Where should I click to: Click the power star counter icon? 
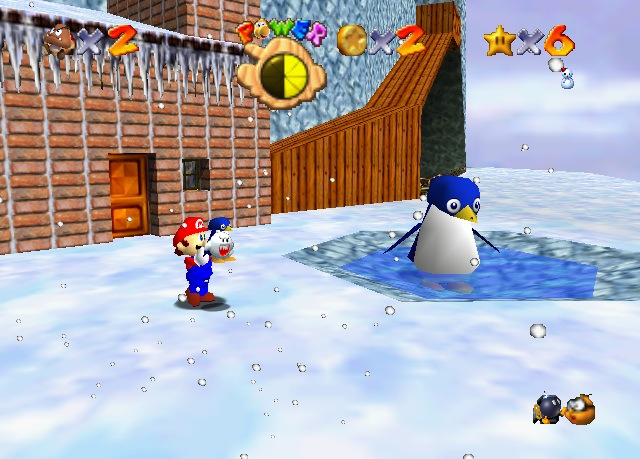point(498,40)
